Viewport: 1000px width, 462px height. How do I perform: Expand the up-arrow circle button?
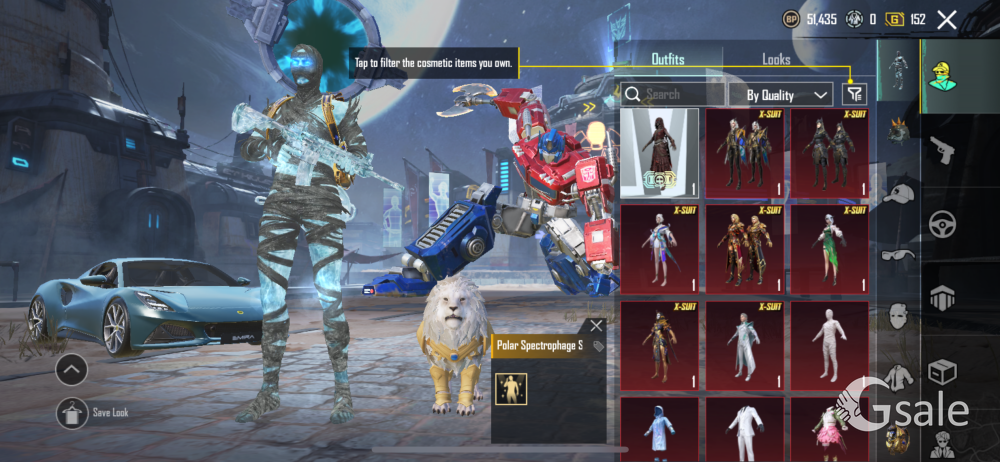coord(72,370)
